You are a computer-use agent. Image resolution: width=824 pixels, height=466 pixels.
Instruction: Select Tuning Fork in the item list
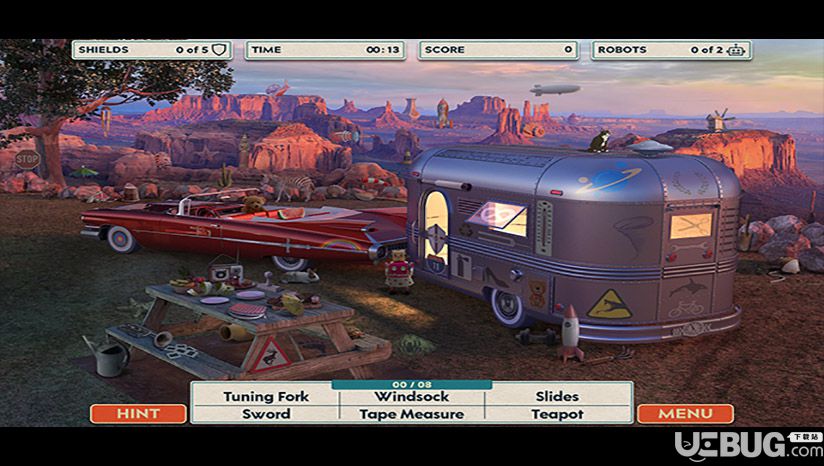(266, 396)
